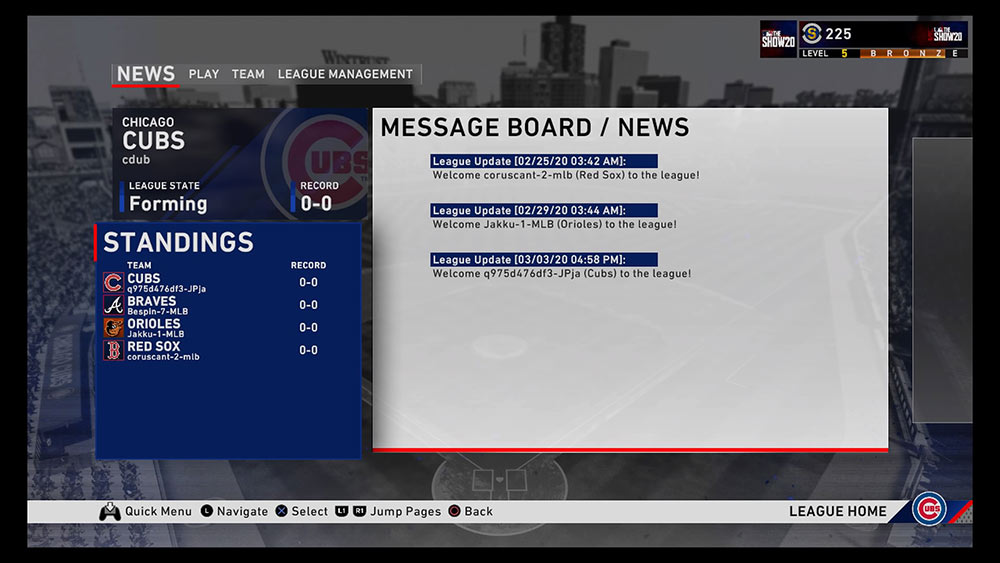The height and width of the screenshot is (563, 1000).
Task: Select the Team tab
Action: click(248, 74)
